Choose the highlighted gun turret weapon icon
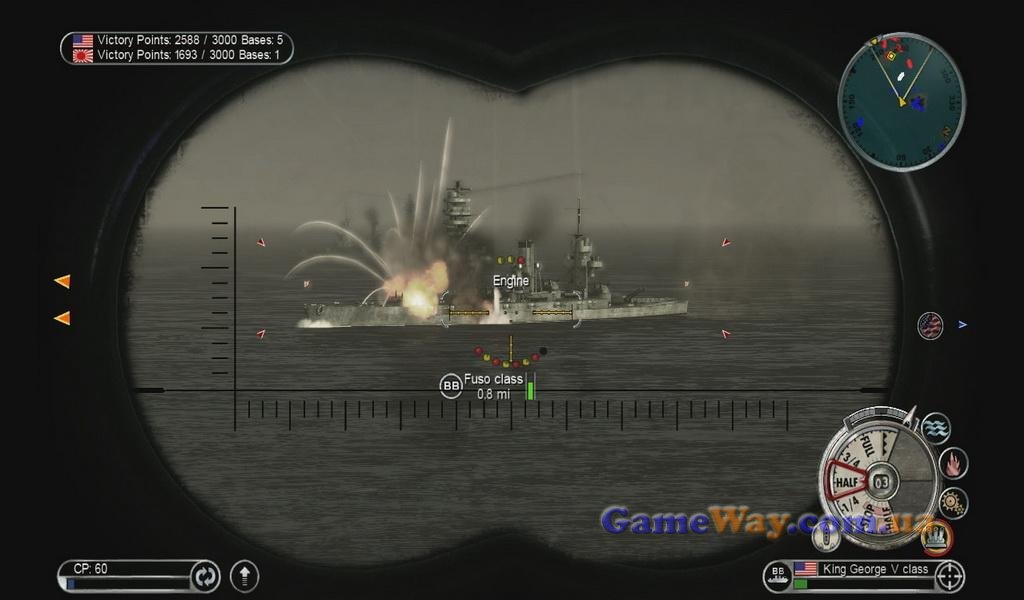Screen dimensions: 1024x600 937,538
